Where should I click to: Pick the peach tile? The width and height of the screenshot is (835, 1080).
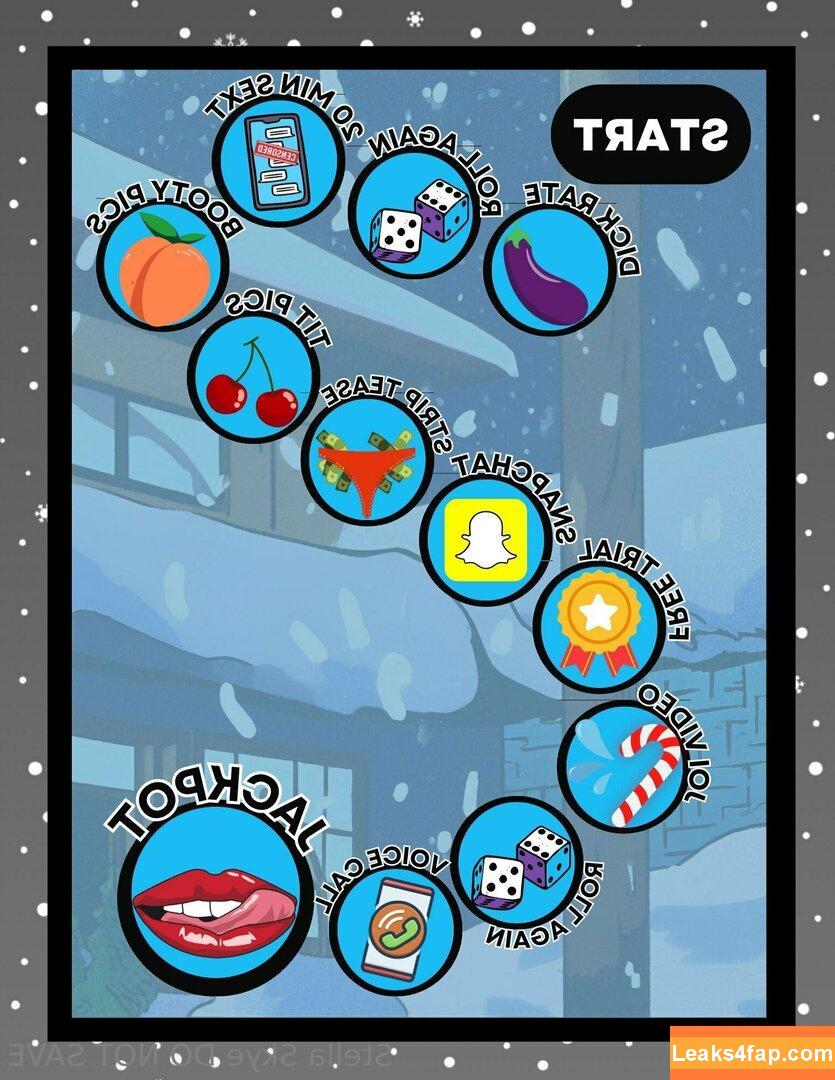(163, 265)
